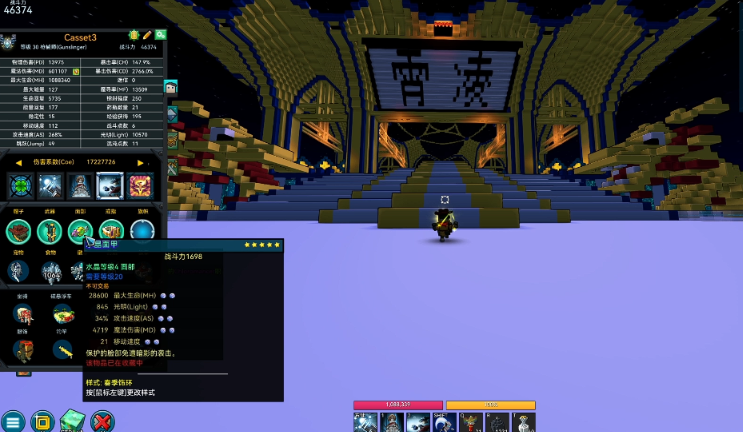Click the orange pencil edit icon
The height and width of the screenshot is (432, 743).
[x=147, y=35]
